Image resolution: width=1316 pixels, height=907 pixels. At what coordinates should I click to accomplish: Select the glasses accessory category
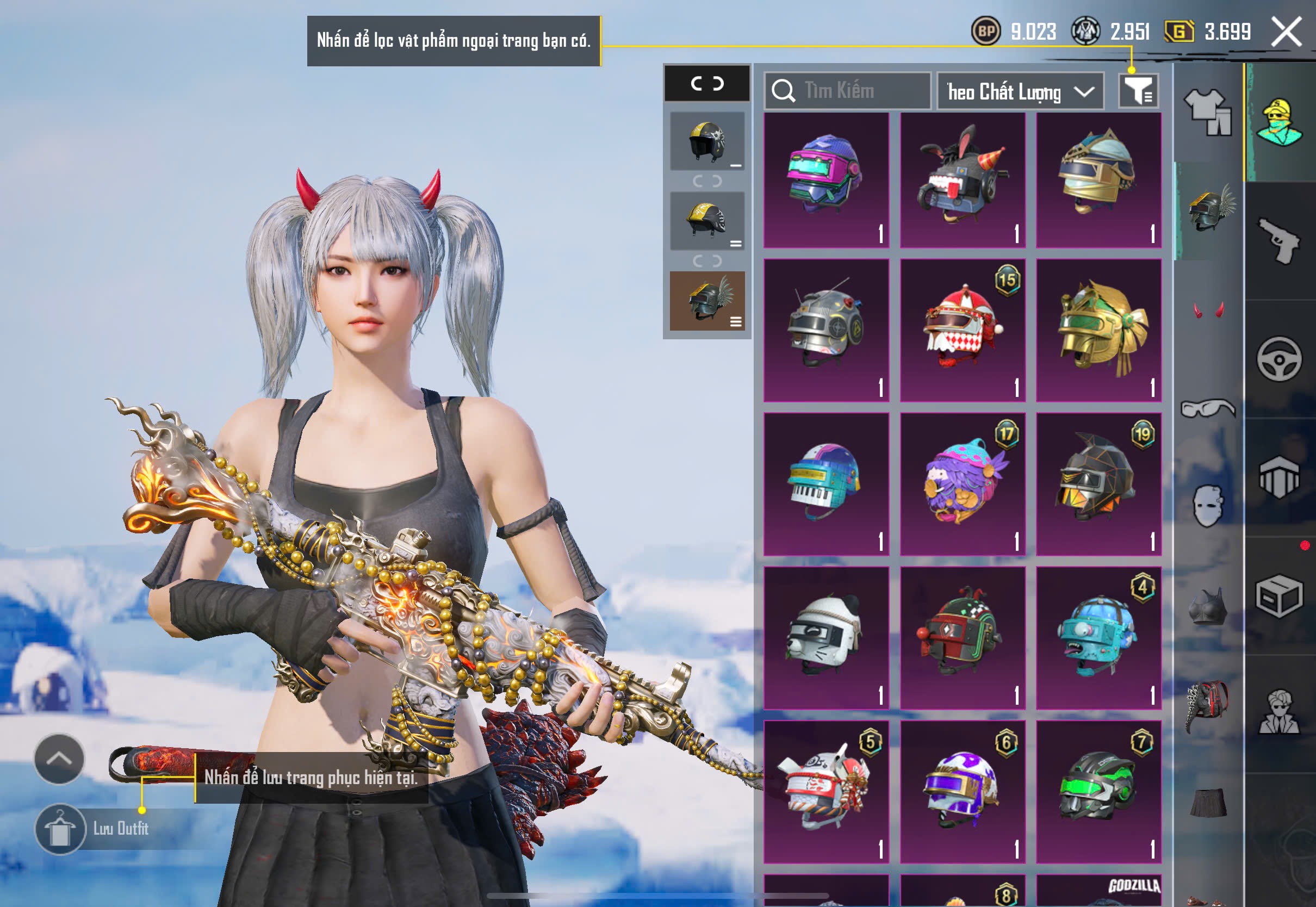1208,408
